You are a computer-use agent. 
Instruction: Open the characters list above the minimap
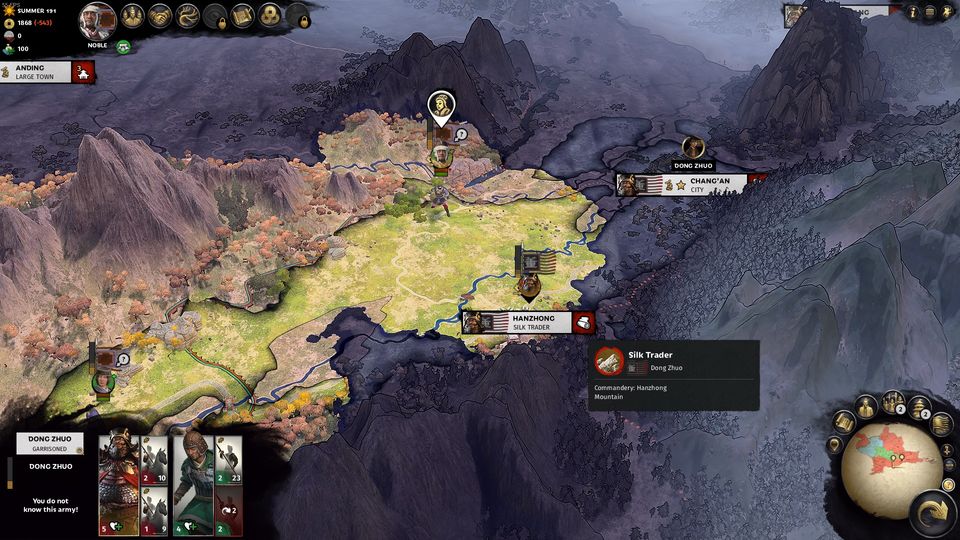pos(866,406)
